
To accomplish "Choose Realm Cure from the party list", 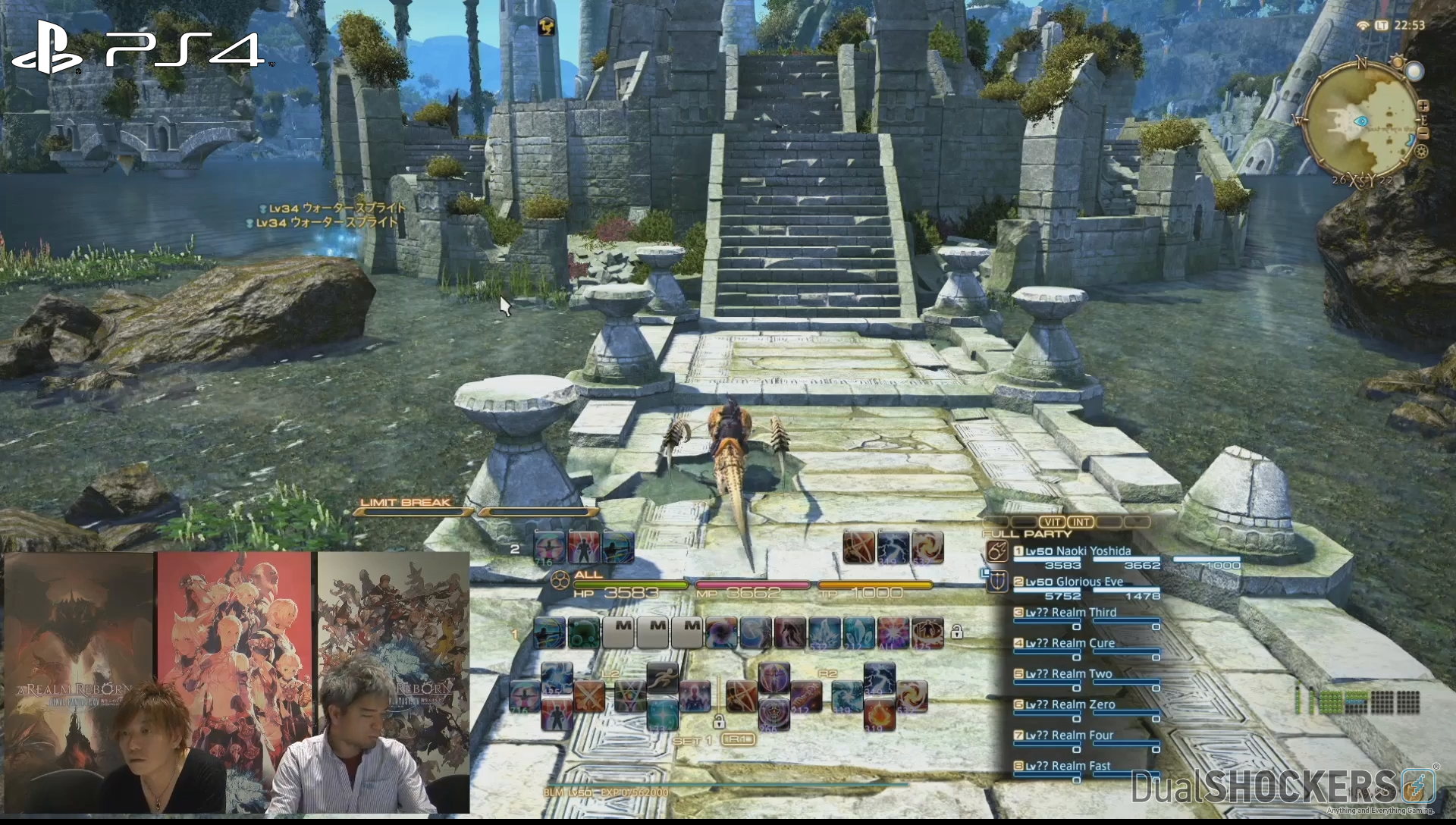I will point(1070,643).
